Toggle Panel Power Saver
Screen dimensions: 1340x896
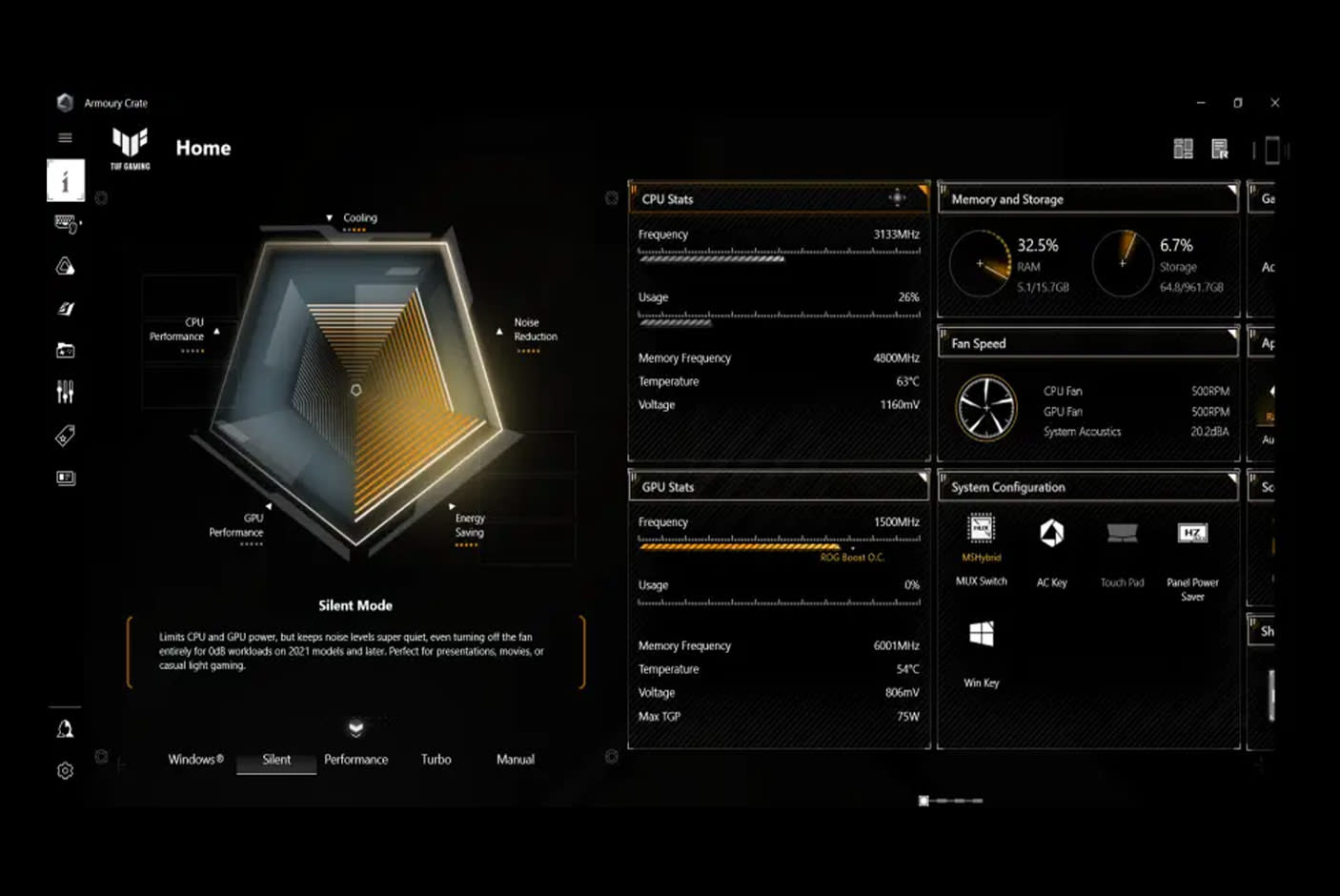click(x=1192, y=534)
